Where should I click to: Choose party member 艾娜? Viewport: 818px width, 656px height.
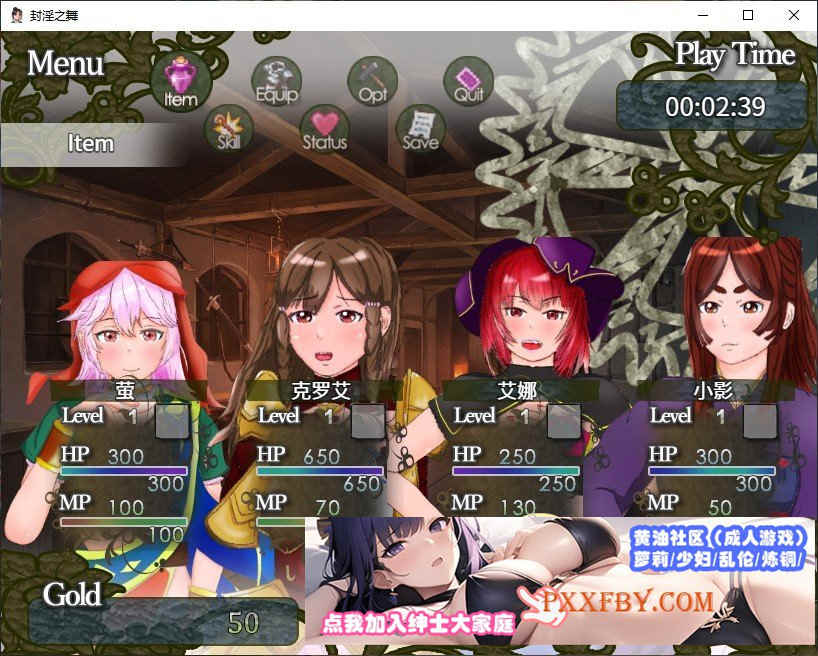click(x=516, y=390)
